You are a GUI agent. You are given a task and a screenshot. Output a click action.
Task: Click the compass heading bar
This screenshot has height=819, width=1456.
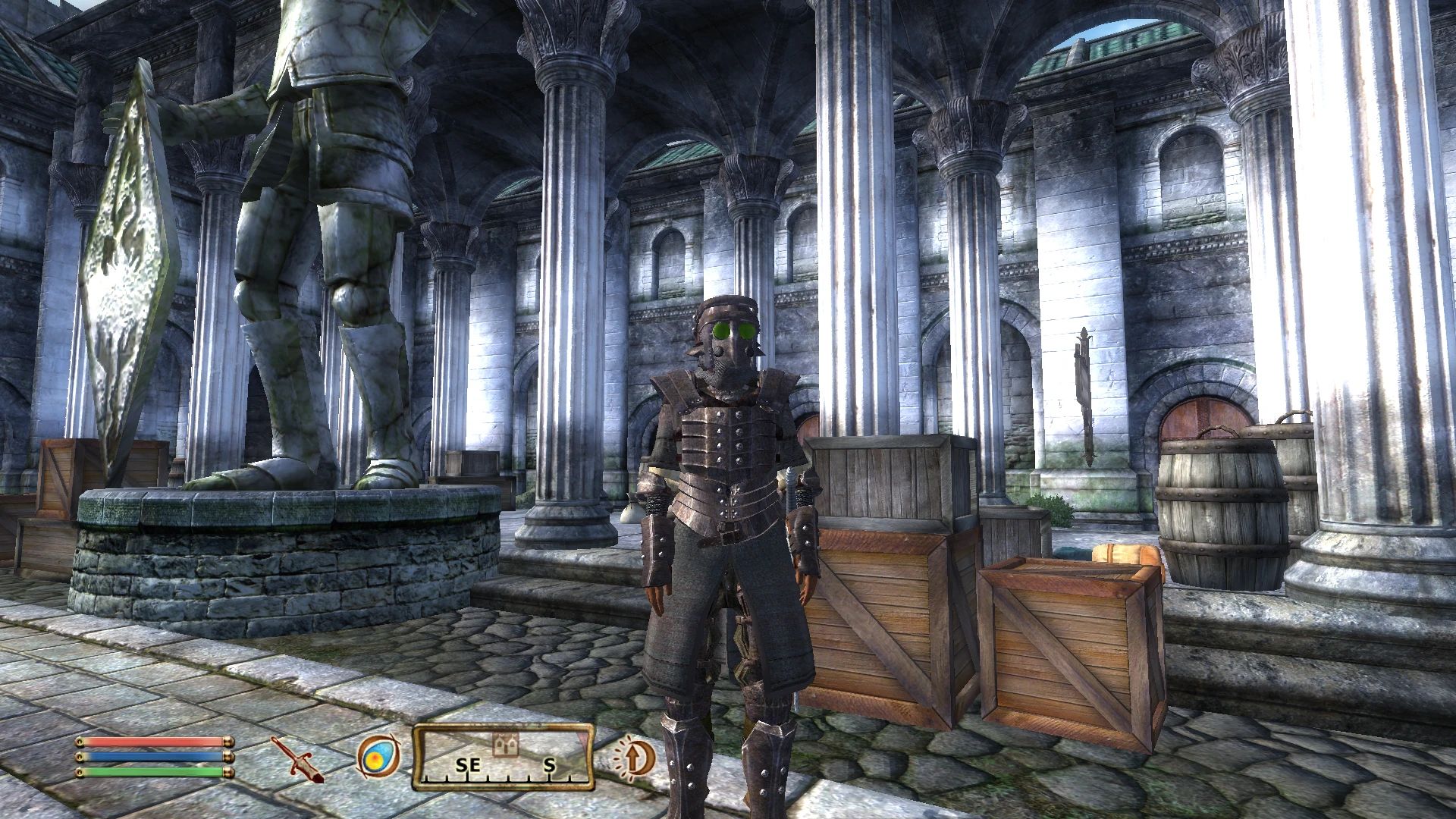[503, 758]
